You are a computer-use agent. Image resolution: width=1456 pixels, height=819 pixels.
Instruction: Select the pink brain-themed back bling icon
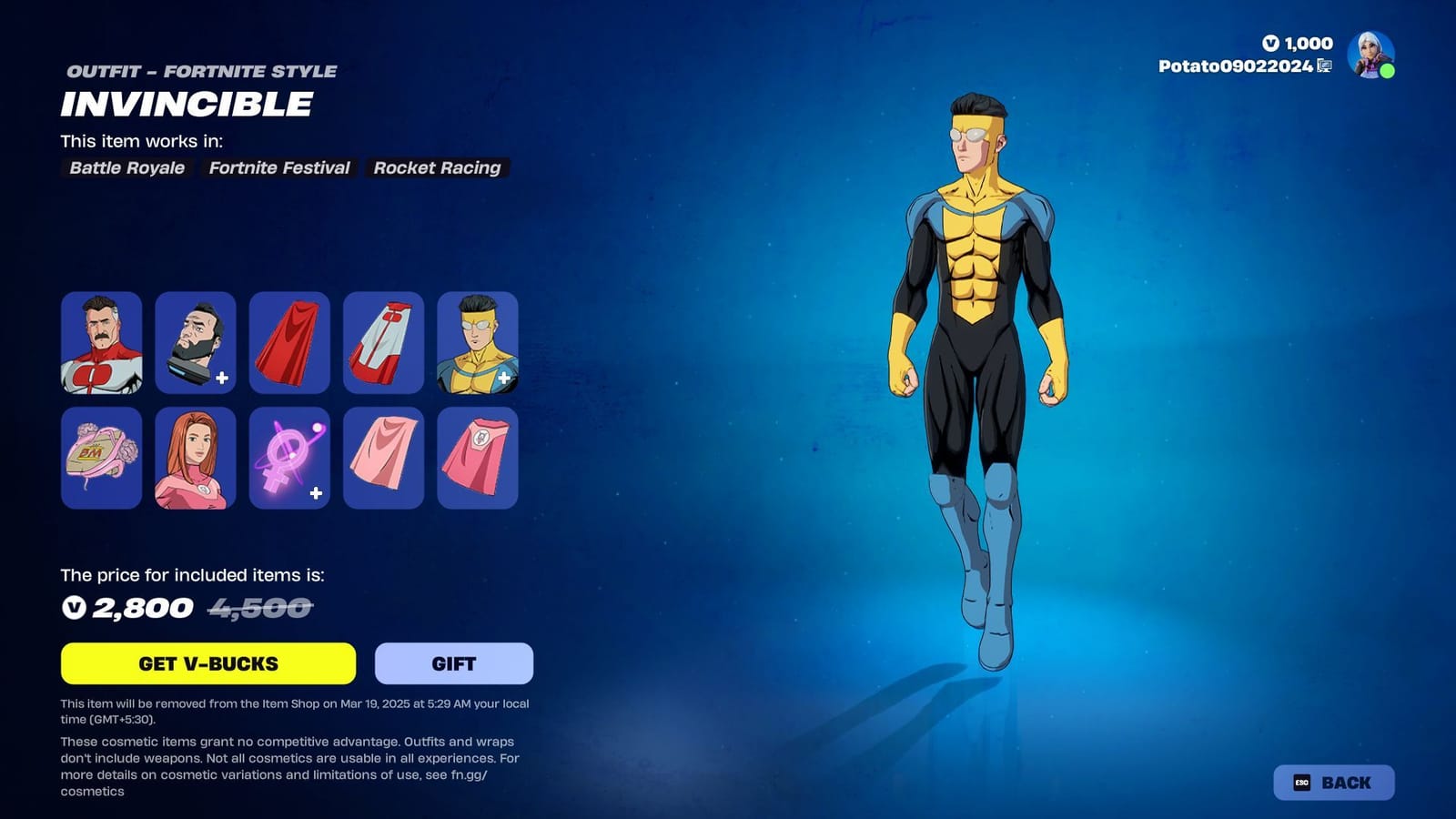pos(102,458)
